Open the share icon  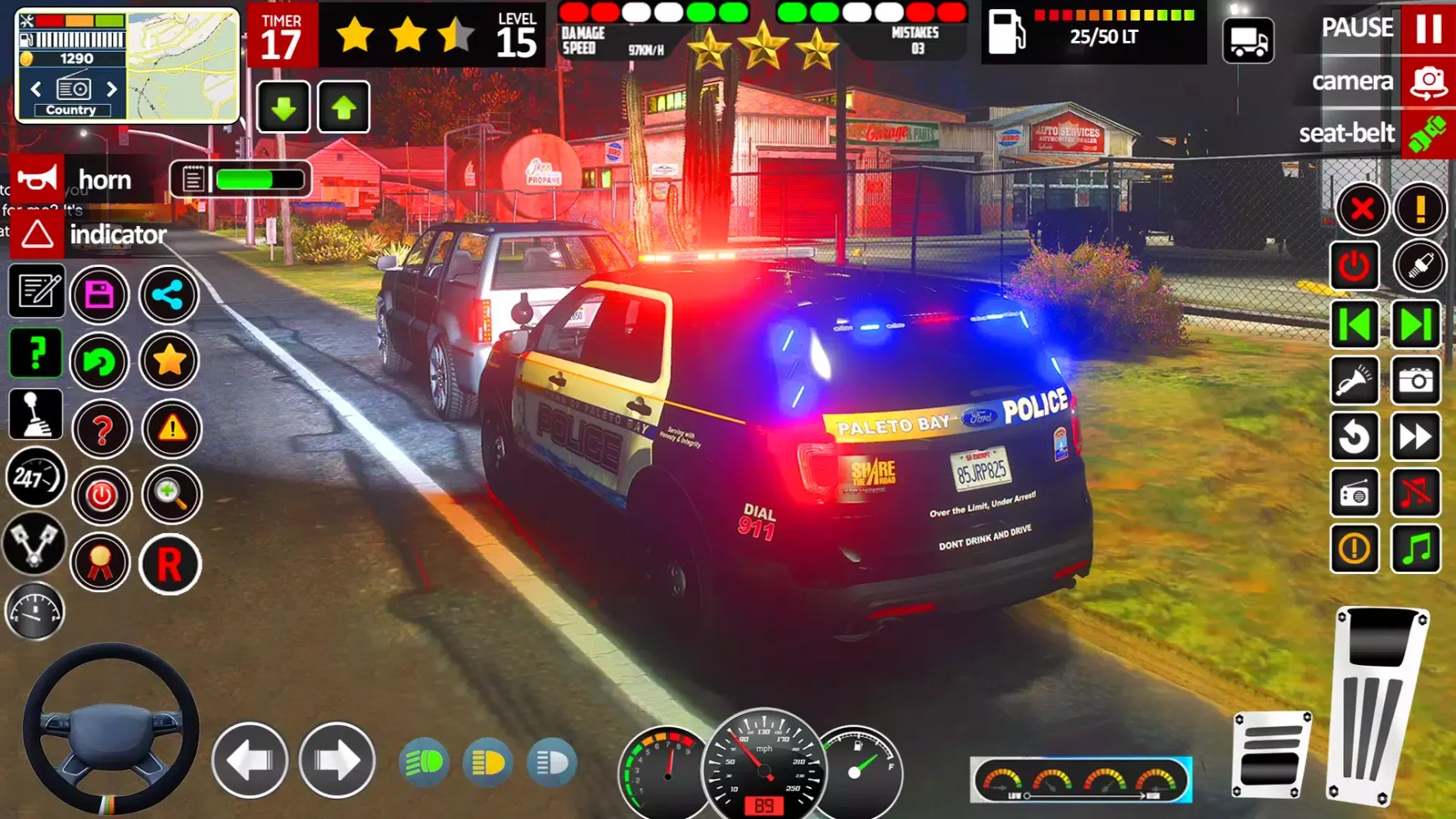click(x=170, y=294)
